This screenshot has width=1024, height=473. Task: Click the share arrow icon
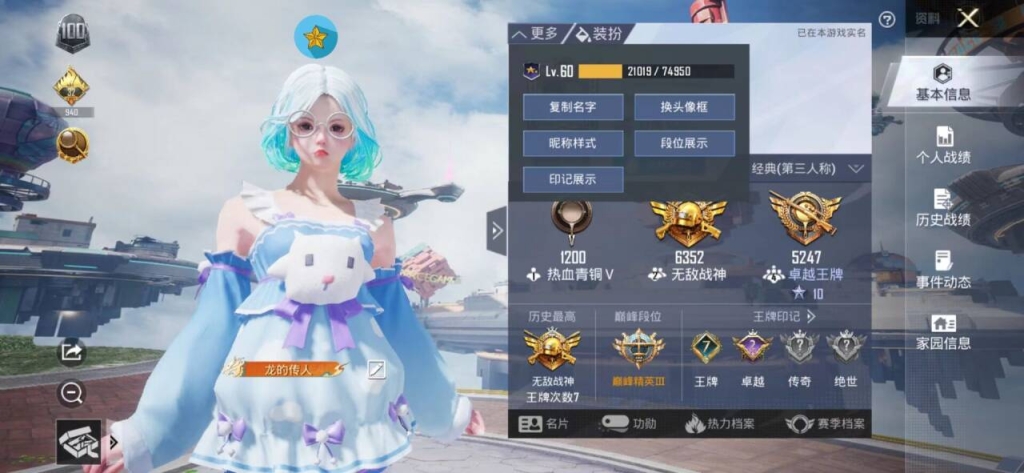tap(72, 351)
